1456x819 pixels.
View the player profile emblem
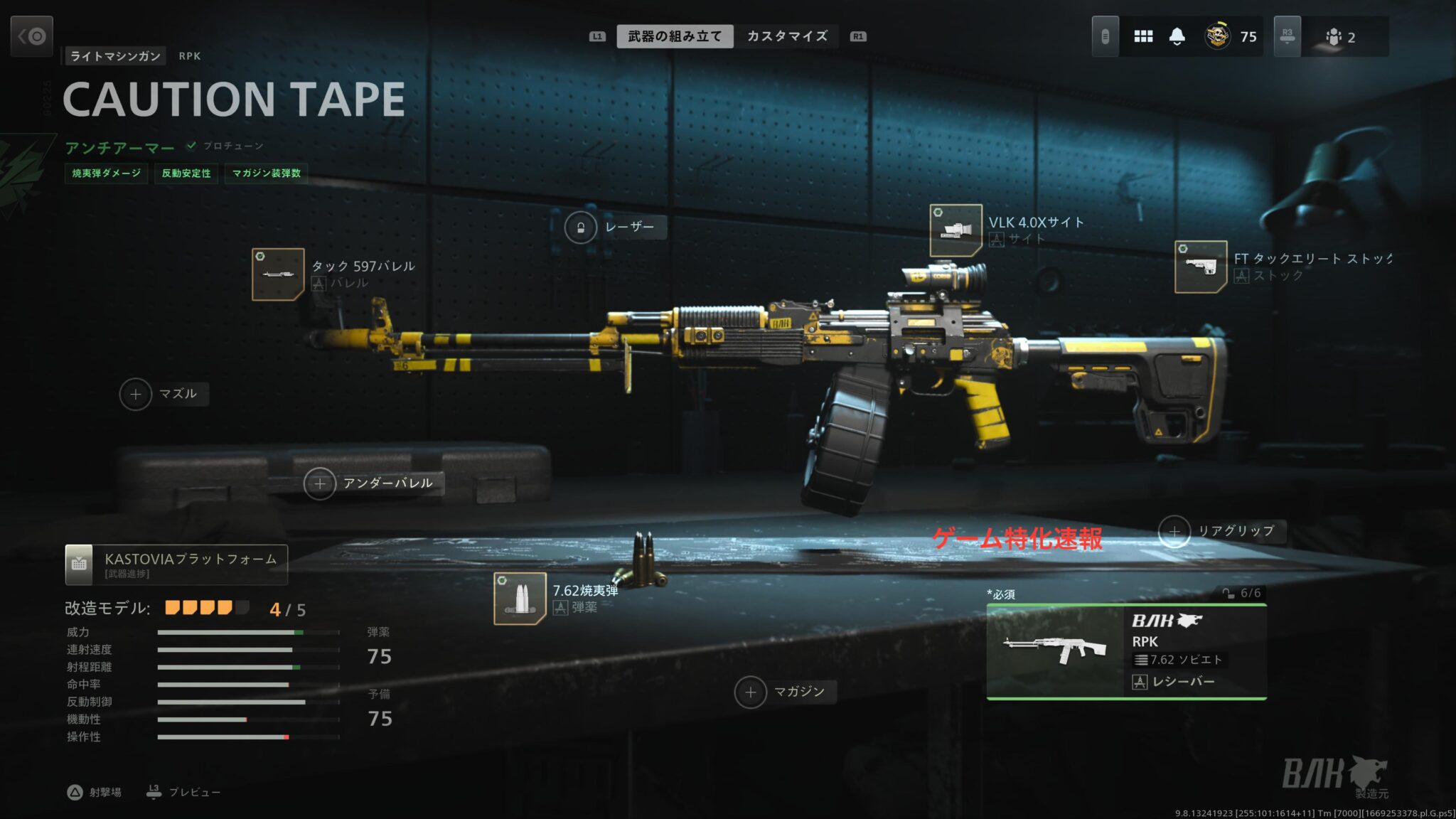[x=1218, y=36]
